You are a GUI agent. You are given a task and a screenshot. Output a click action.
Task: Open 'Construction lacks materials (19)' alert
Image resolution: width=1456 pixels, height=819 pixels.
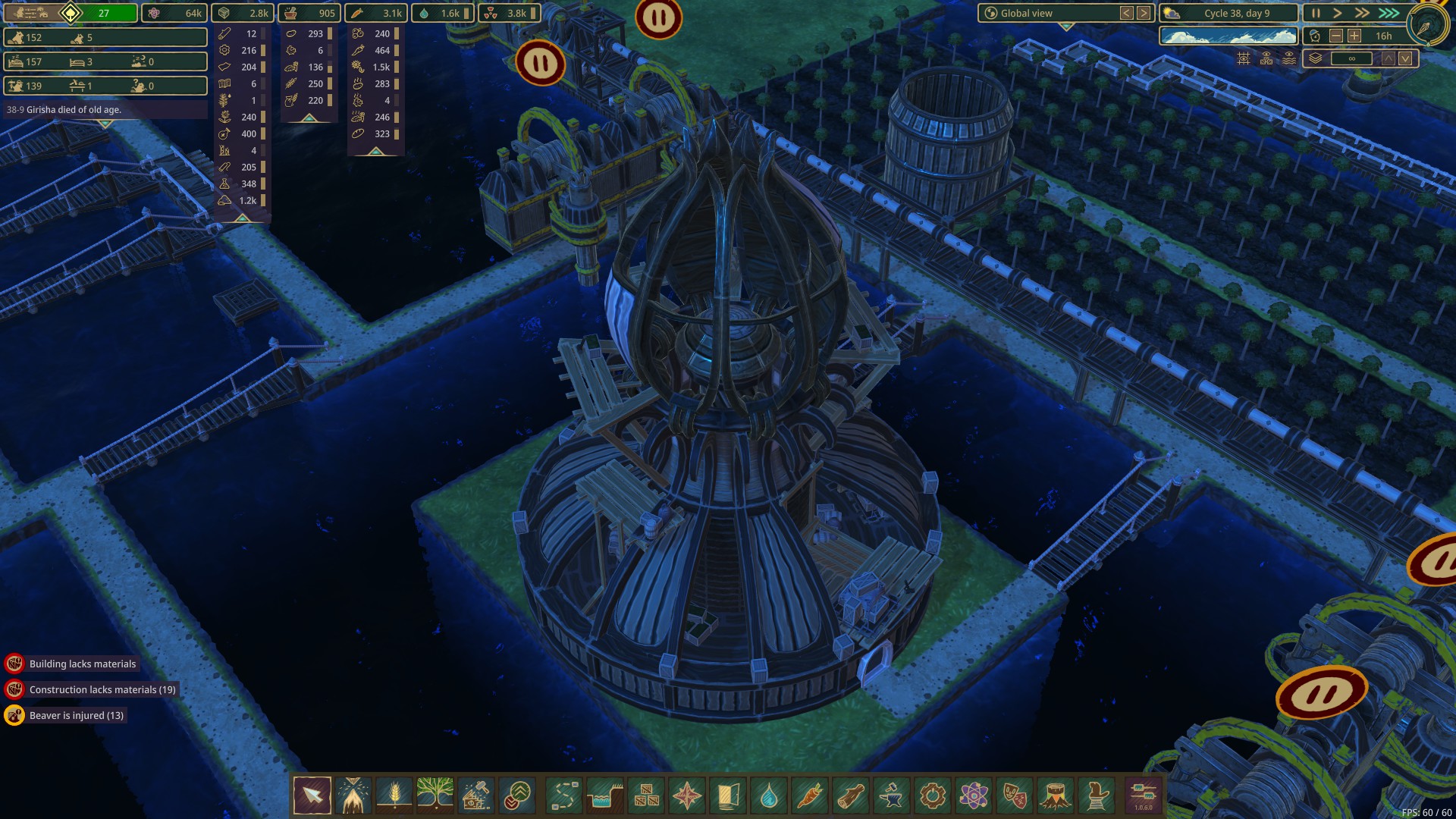(102, 689)
